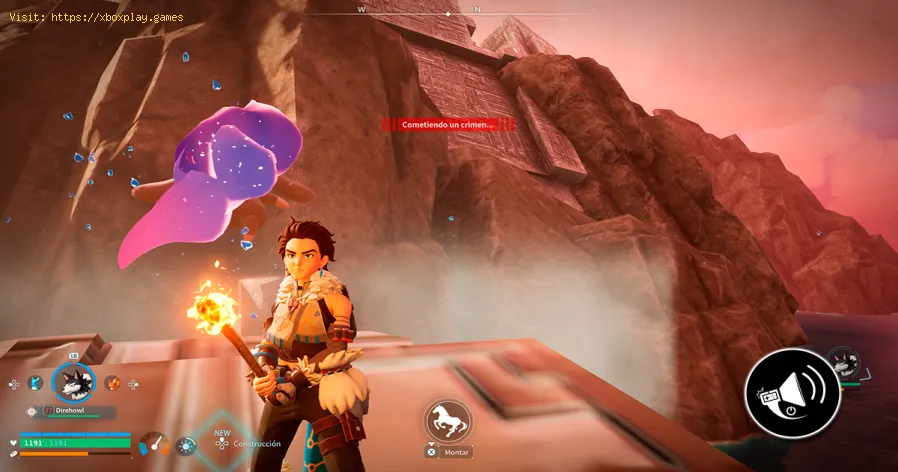This screenshot has width=898, height=472.
Task: Click the temperature gauge icon
Action: pos(154,443)
